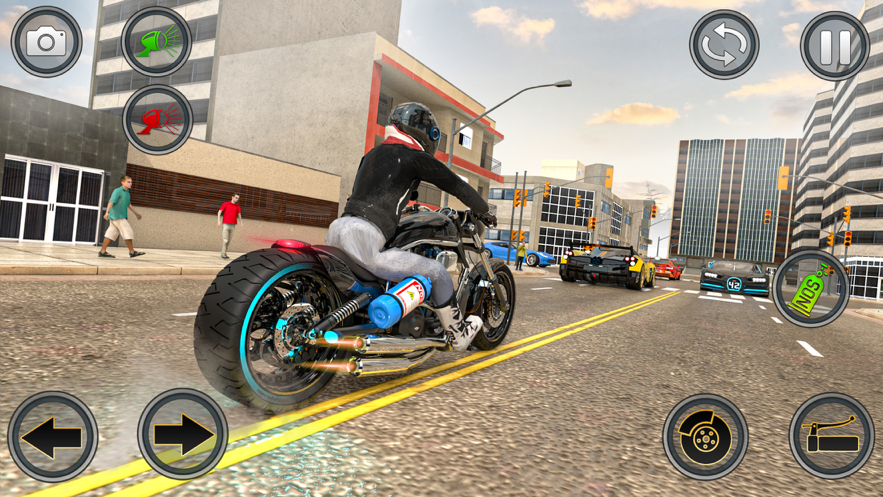Tap the camera view button
The image size is (883, 497).
pos(45,42)
